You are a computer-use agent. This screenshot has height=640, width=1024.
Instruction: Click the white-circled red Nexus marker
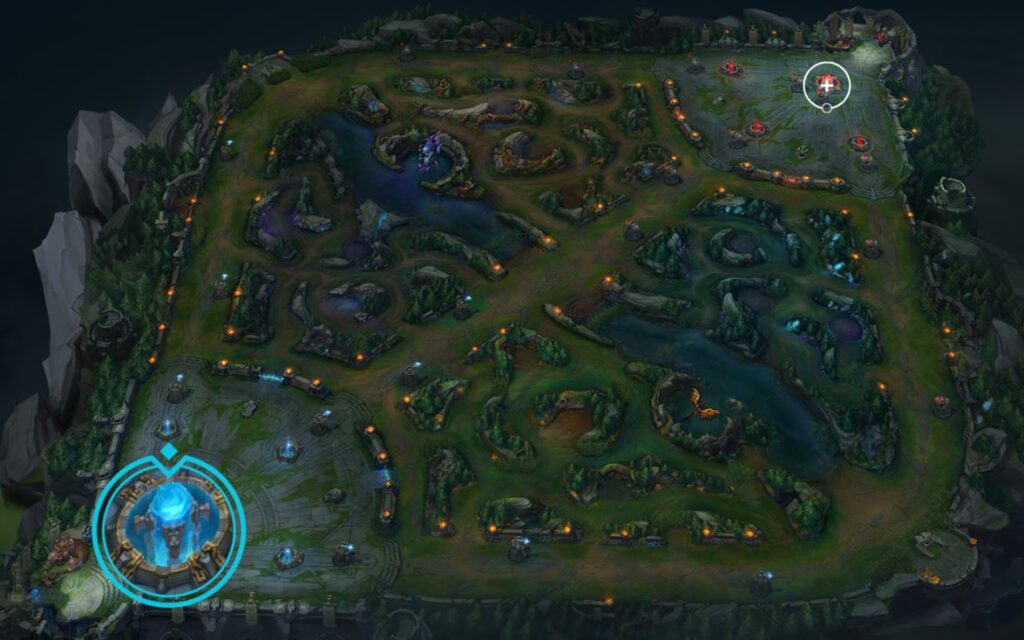(x=826, y=84)
